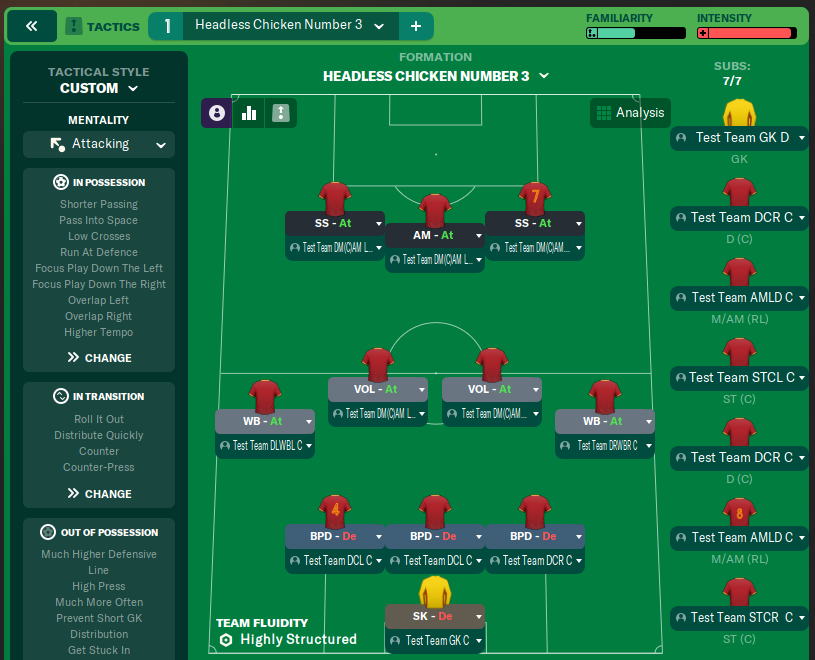
Task: Select the purple player view icon
Action: pyautogui.click(x=217, y=113)
